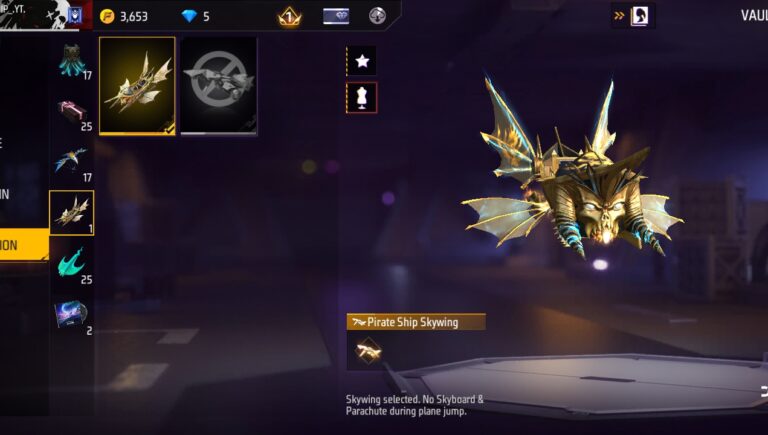Click the star favorites icon
Viewport: 768px width, 435px height.
click(x=361, y=61)
